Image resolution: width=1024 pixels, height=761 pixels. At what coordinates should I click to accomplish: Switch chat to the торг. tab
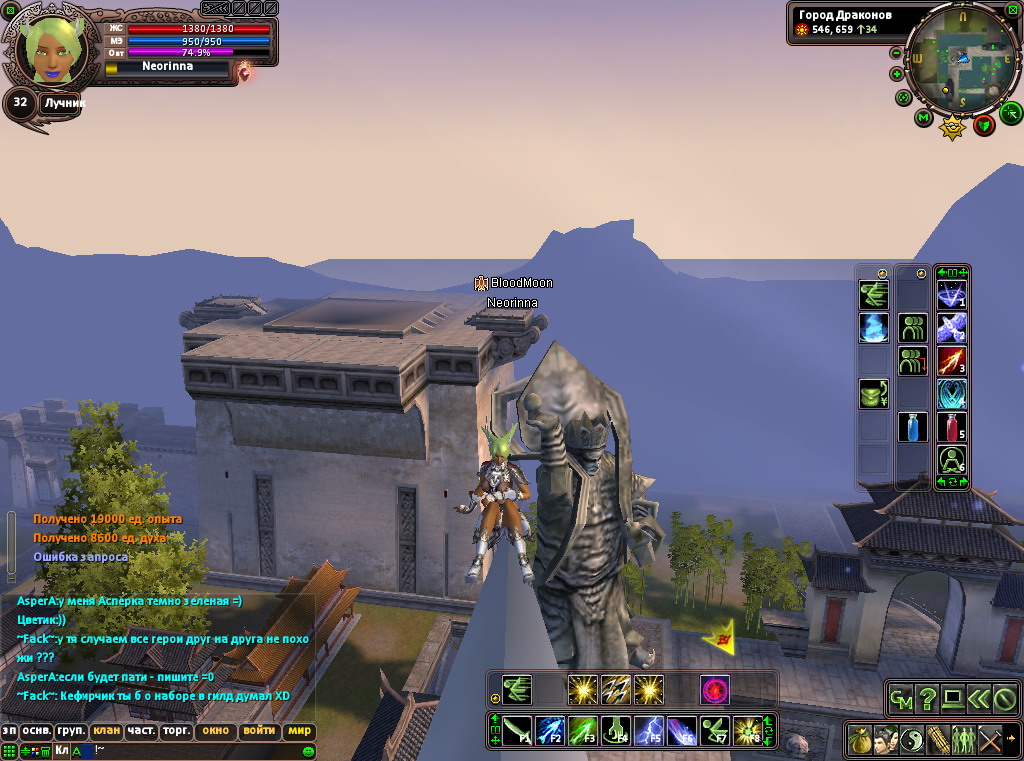point(176,731)
